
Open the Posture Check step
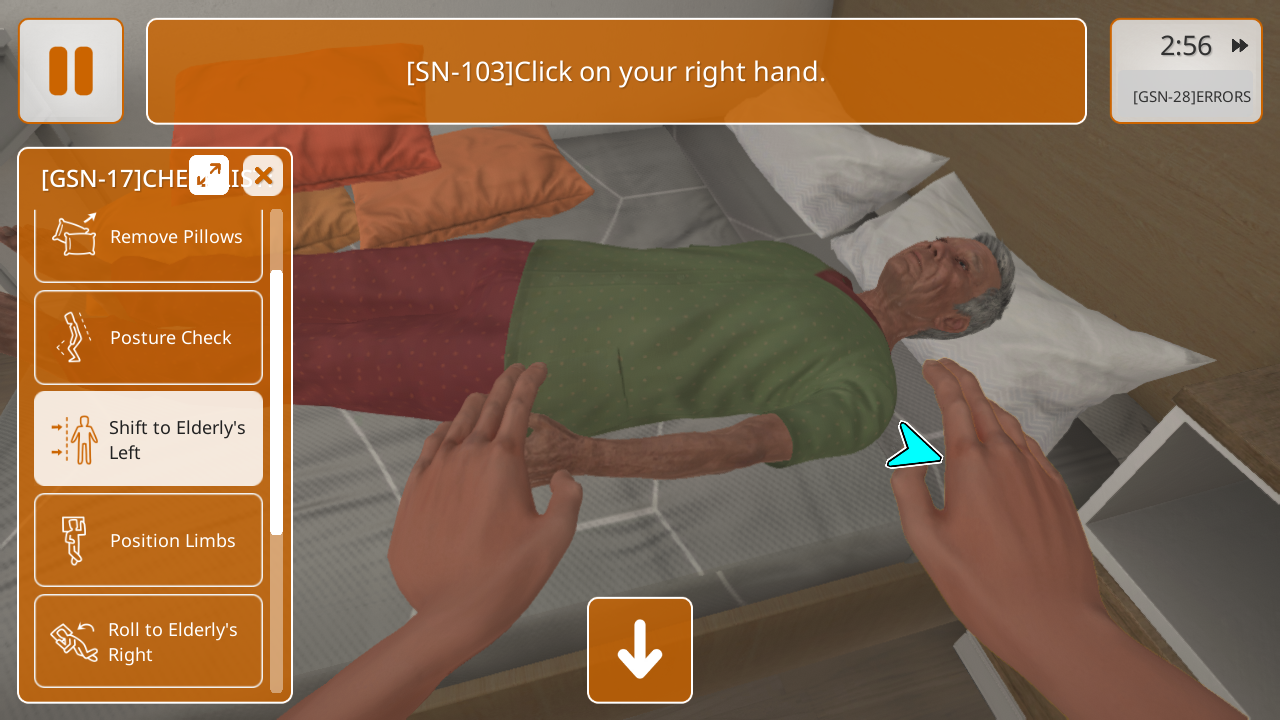point(148,338)
